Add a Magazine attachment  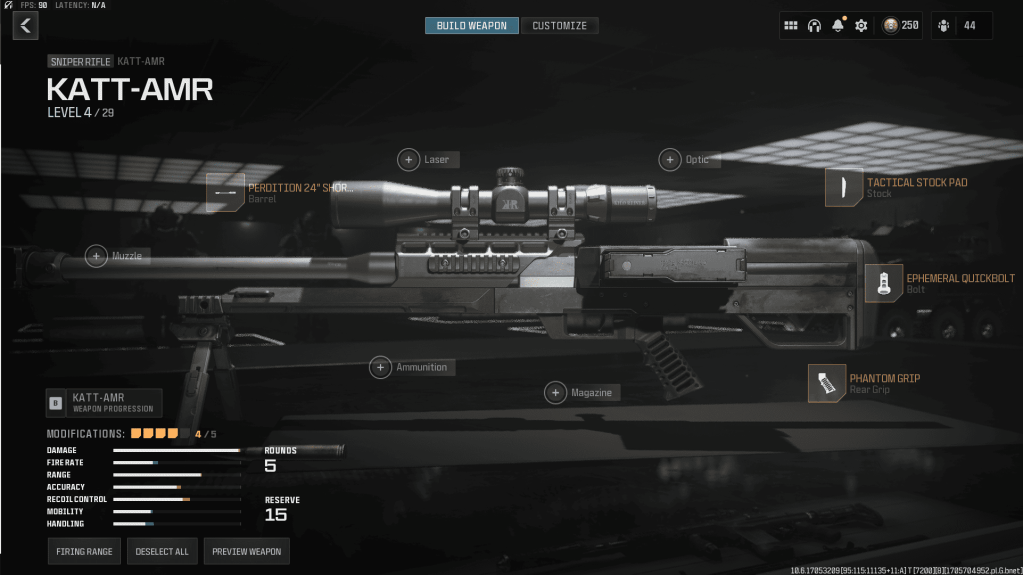[556, 393]
